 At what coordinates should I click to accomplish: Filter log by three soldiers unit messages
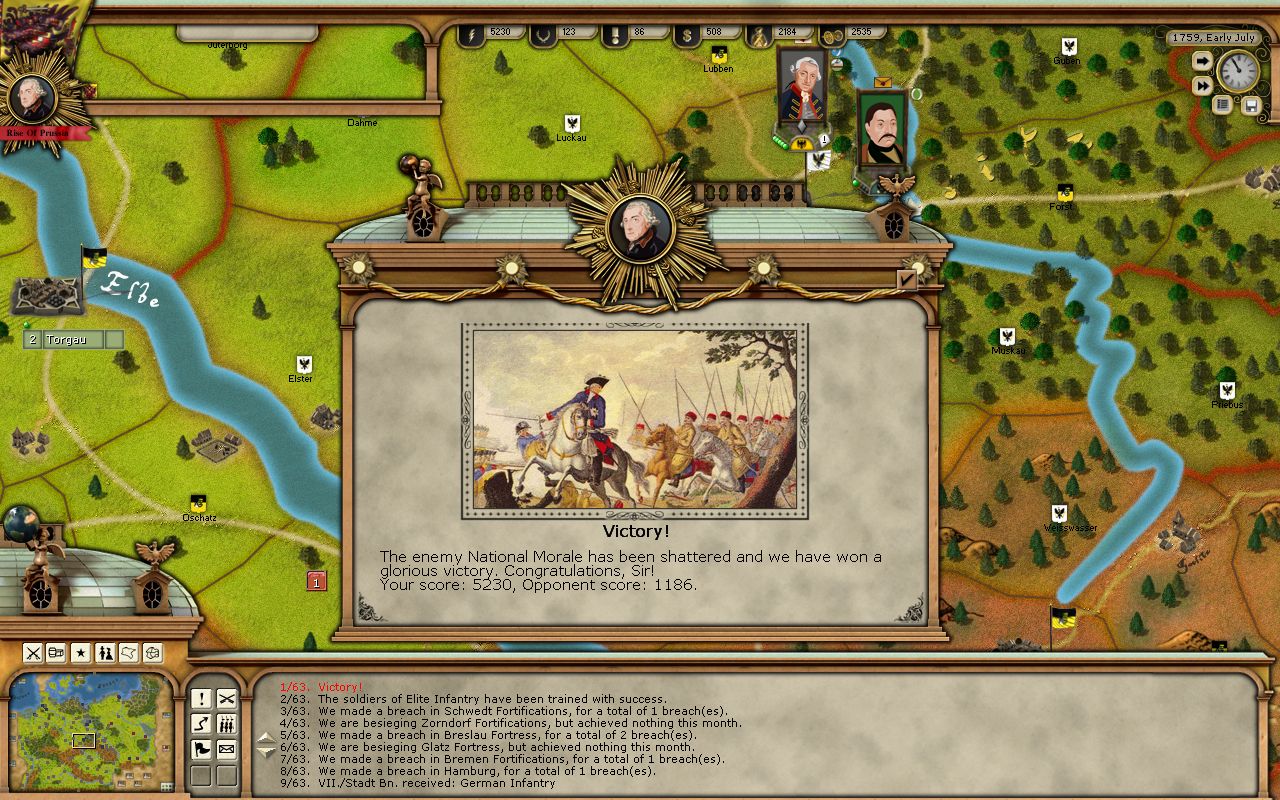click(x=227, y=724)
